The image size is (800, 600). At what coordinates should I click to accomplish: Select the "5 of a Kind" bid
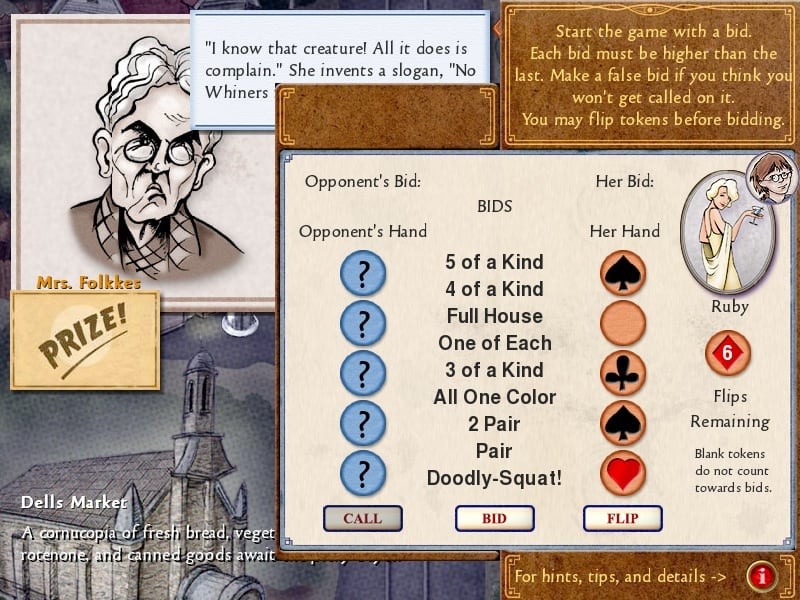(x=494, y=262)
